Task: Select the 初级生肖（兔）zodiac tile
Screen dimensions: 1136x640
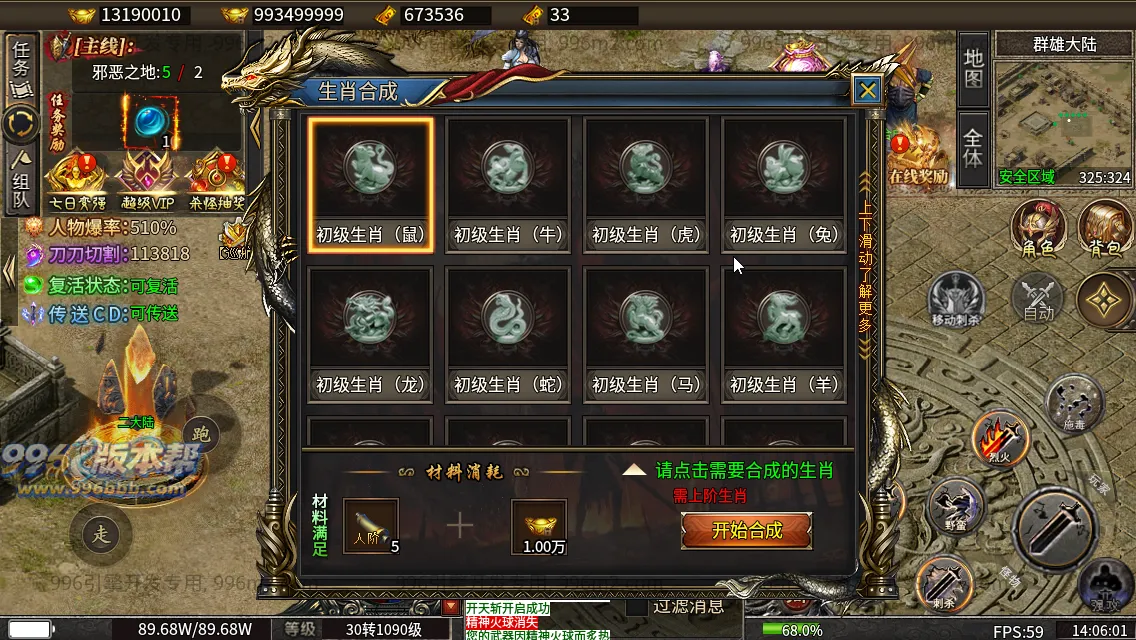Action: click(x=784, y=184)
